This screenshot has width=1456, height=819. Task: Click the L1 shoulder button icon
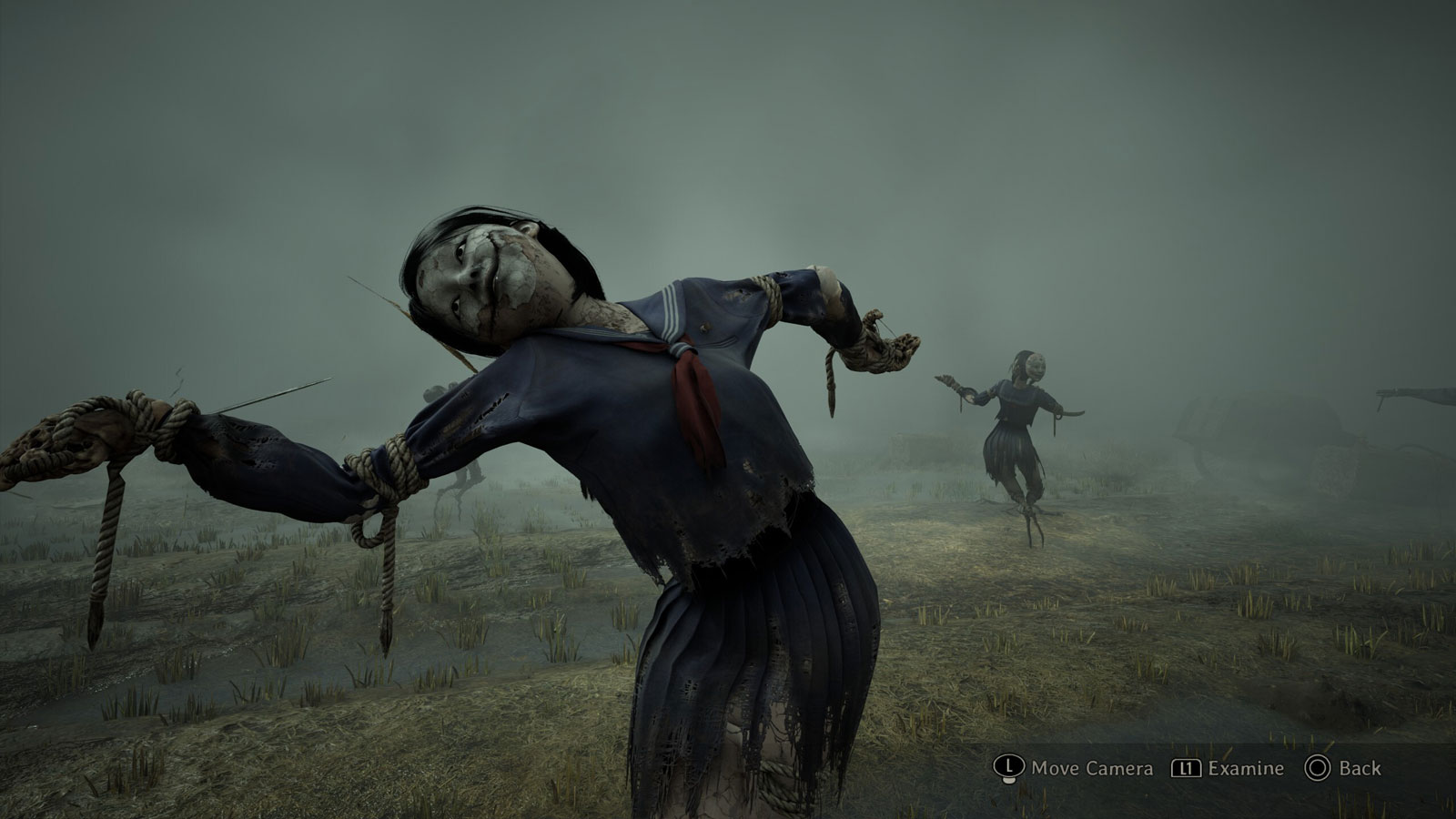(1186, 768)
